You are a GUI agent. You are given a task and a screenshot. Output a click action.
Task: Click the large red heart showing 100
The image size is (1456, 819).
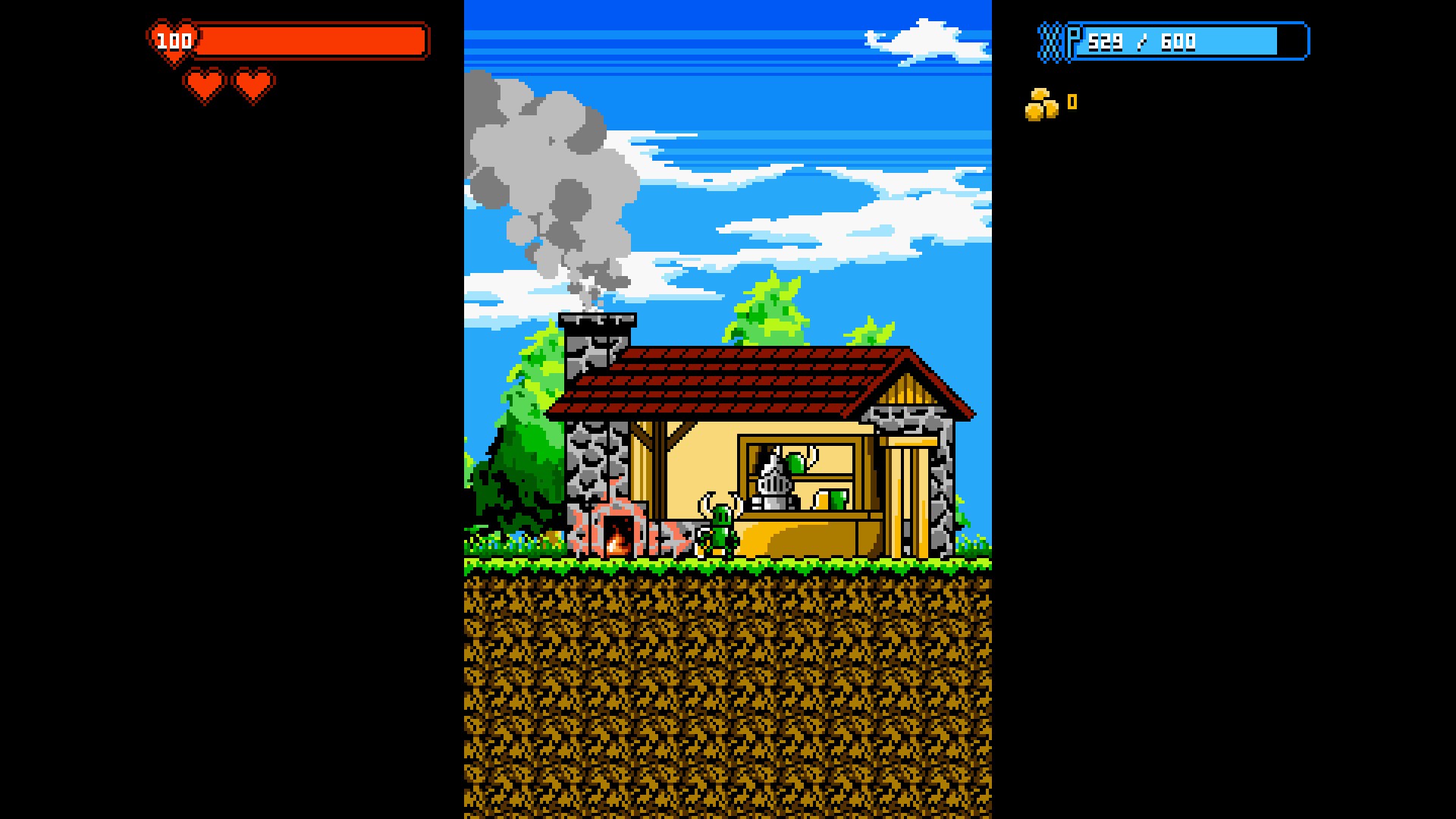pos(172,39)
